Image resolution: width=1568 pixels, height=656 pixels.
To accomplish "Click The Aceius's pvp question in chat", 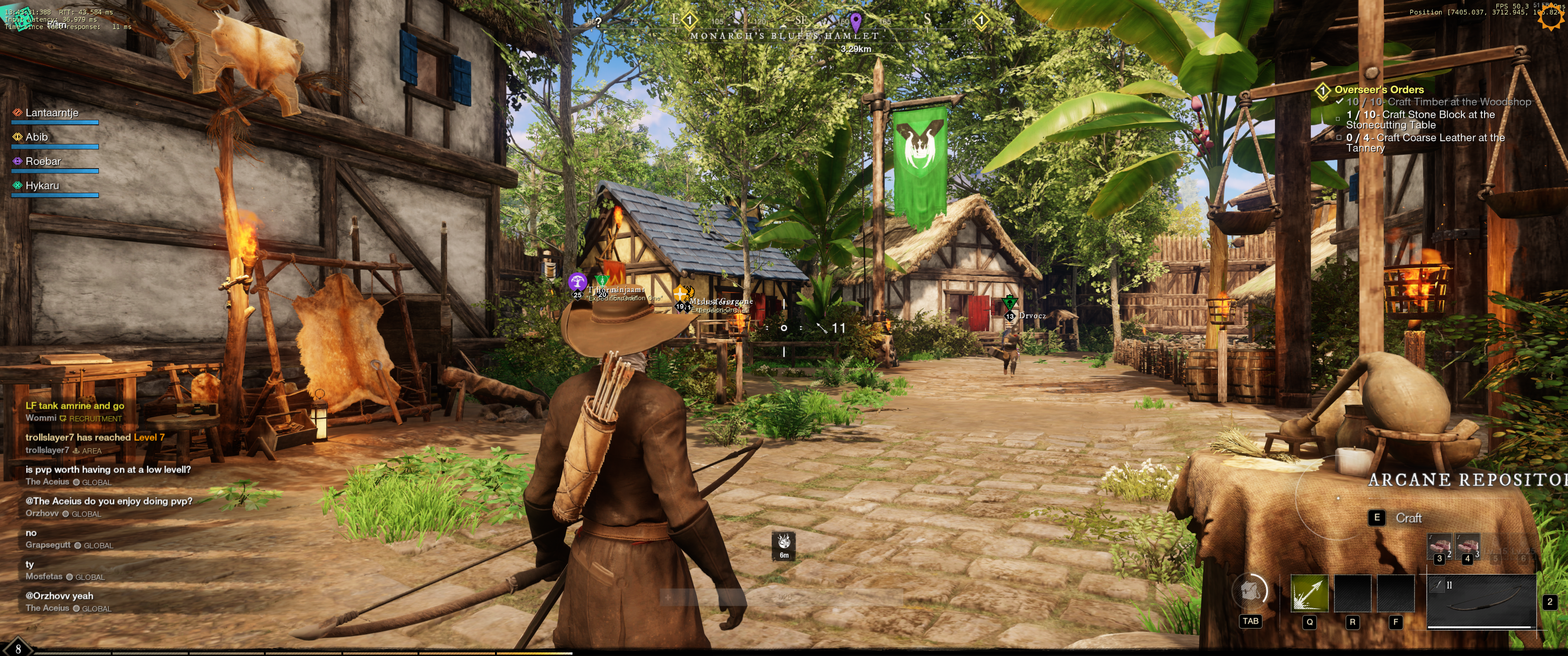I will click(108, 470).
